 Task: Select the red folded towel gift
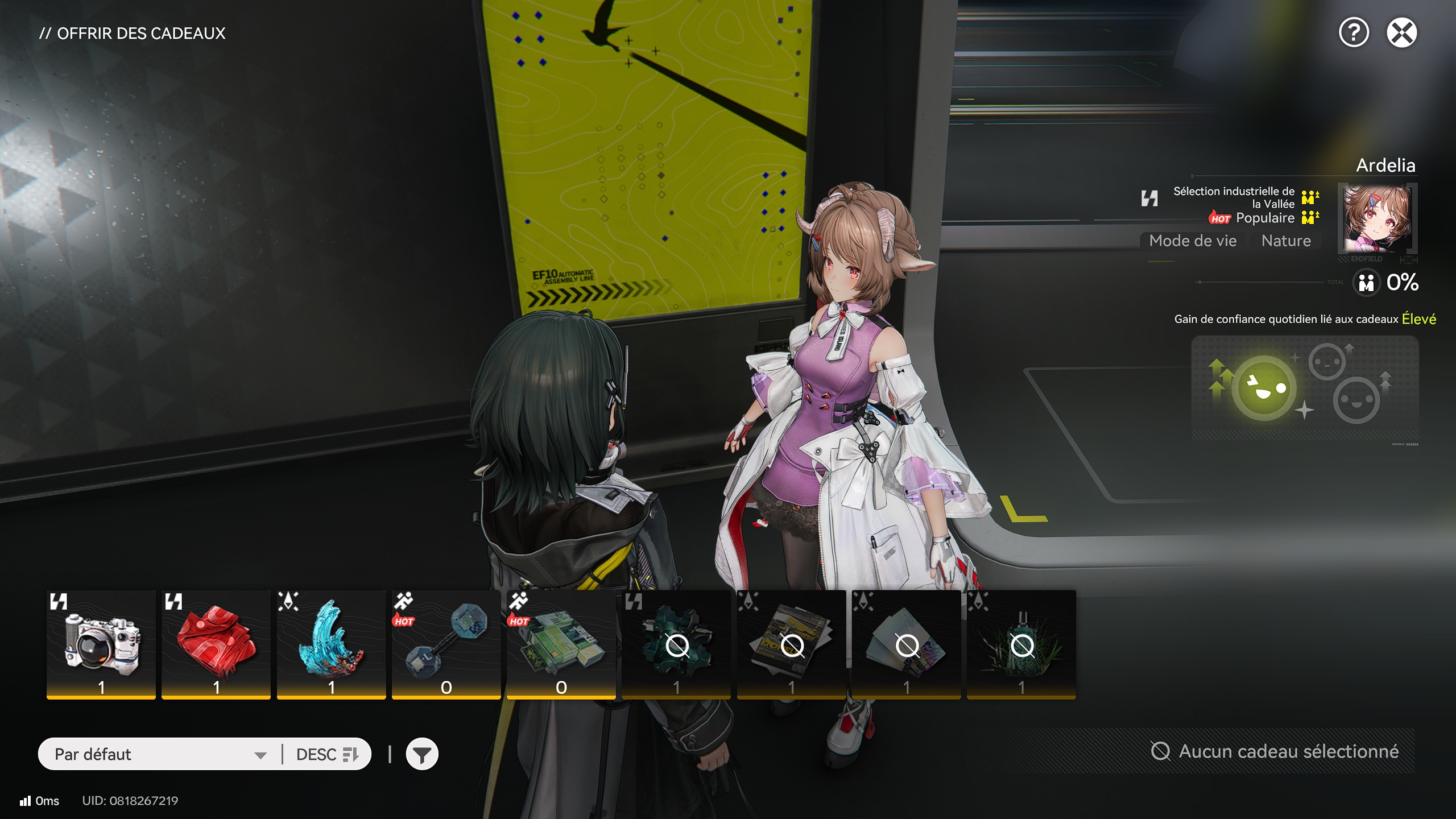[x=216, y=643]
